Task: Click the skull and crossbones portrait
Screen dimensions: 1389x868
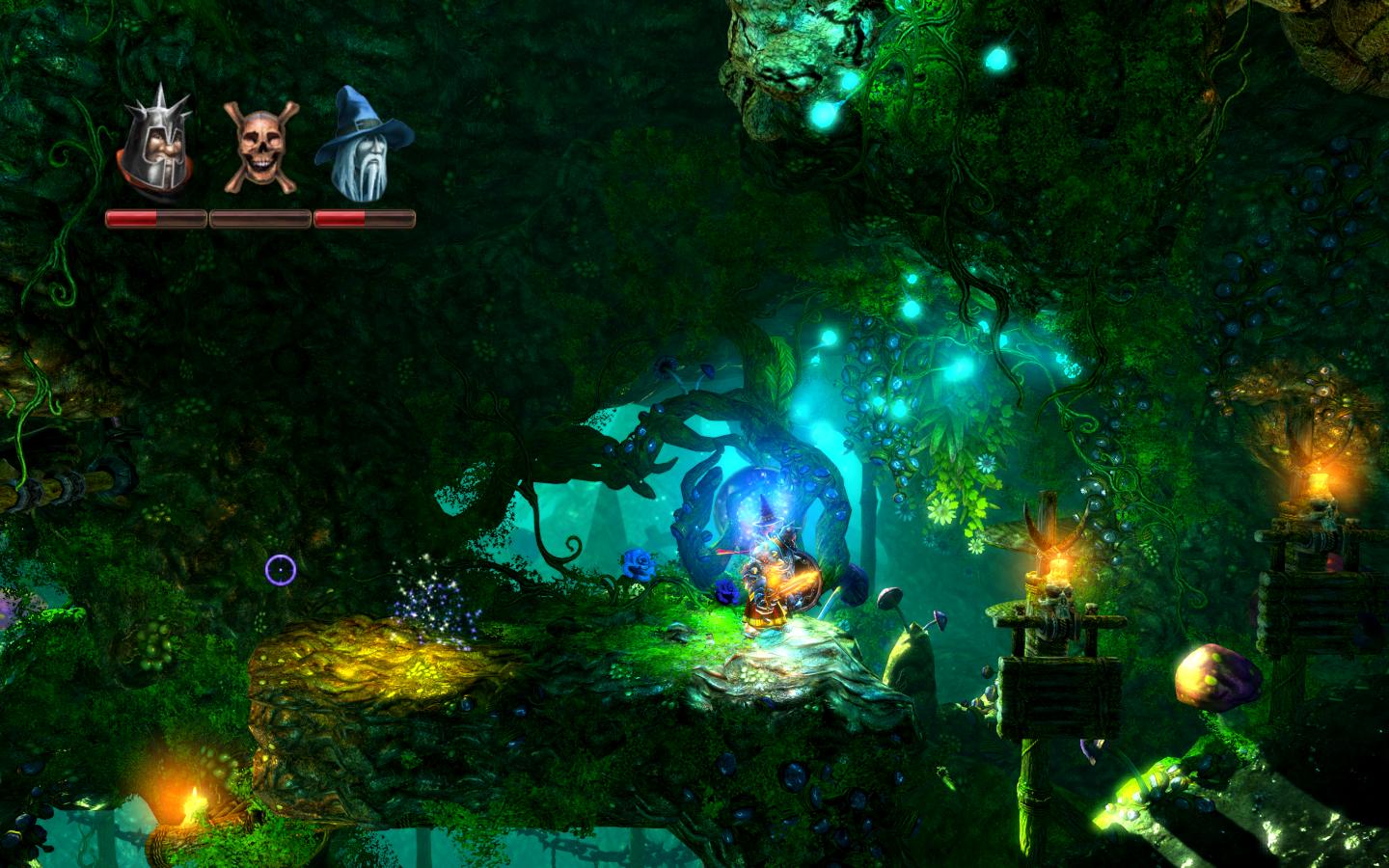Action: click(x=258, y=147)
